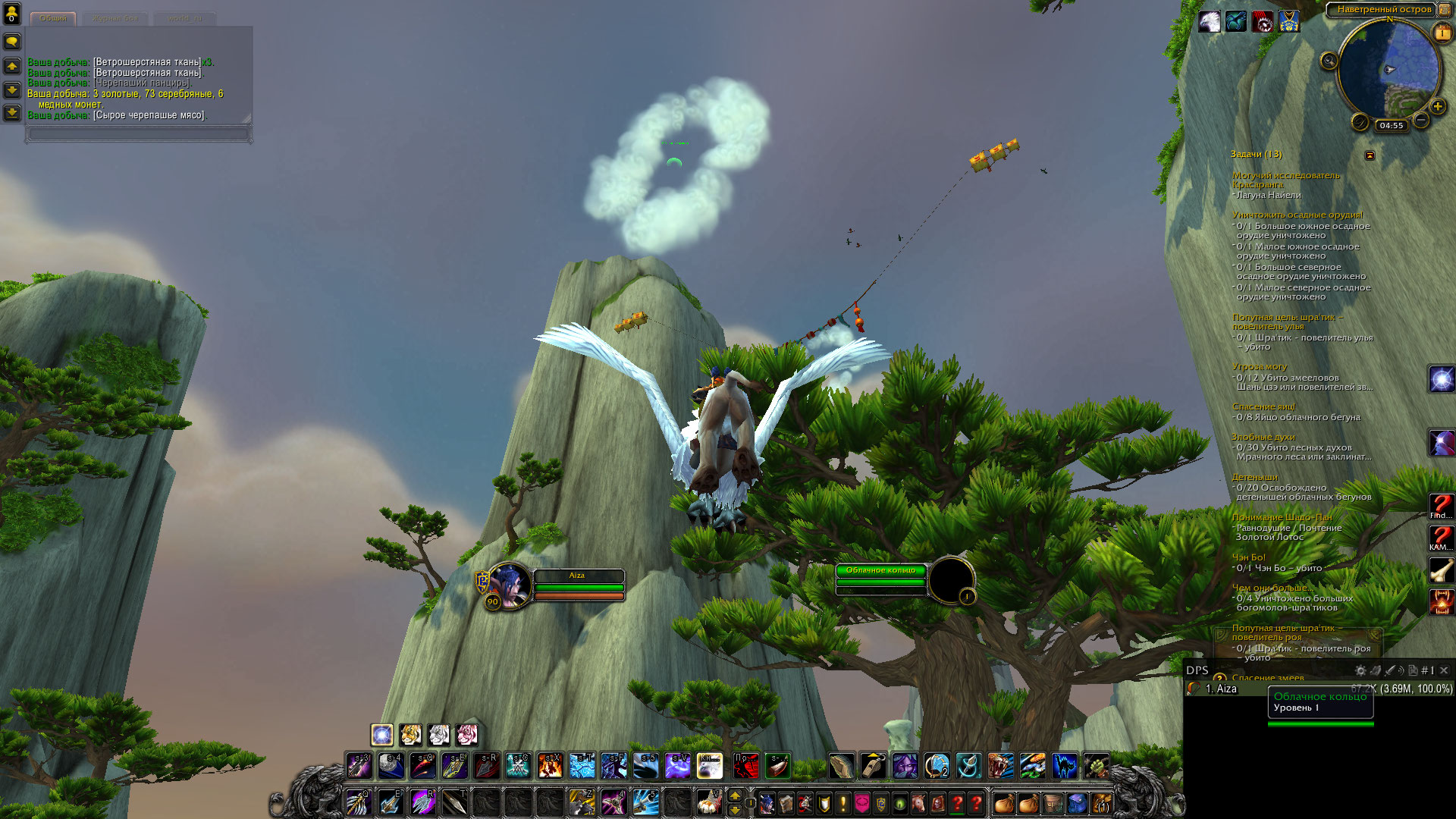Image resolution: width=1456 pixels, height=819 pixels.
Task: Use the whistle icon on the action bar
Action: click(x=873, y=766)
